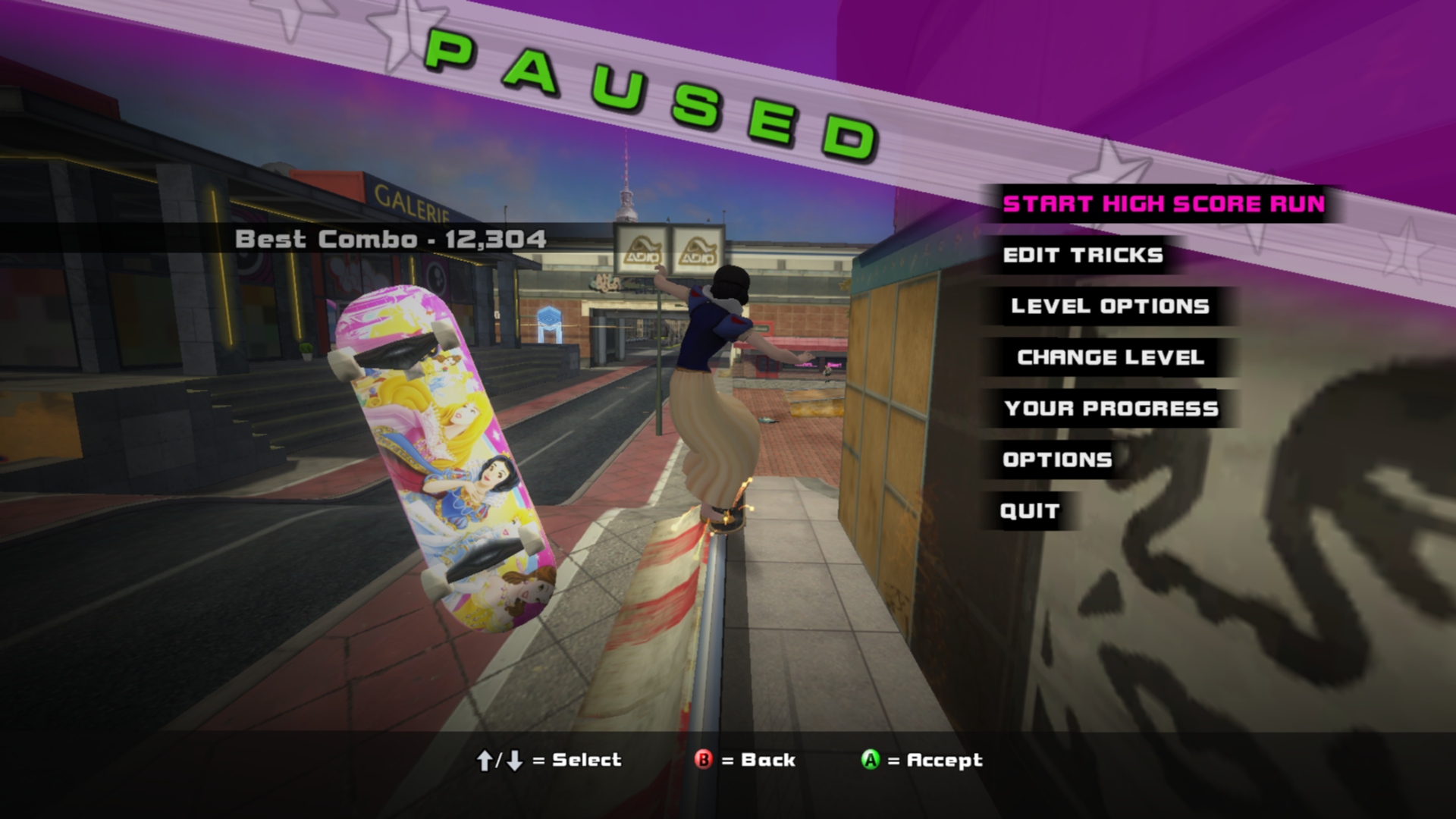The image size is (1456, 819).
Task: Select Start High Score Run
Action: pyautogui.click(x=1163, y=204)
